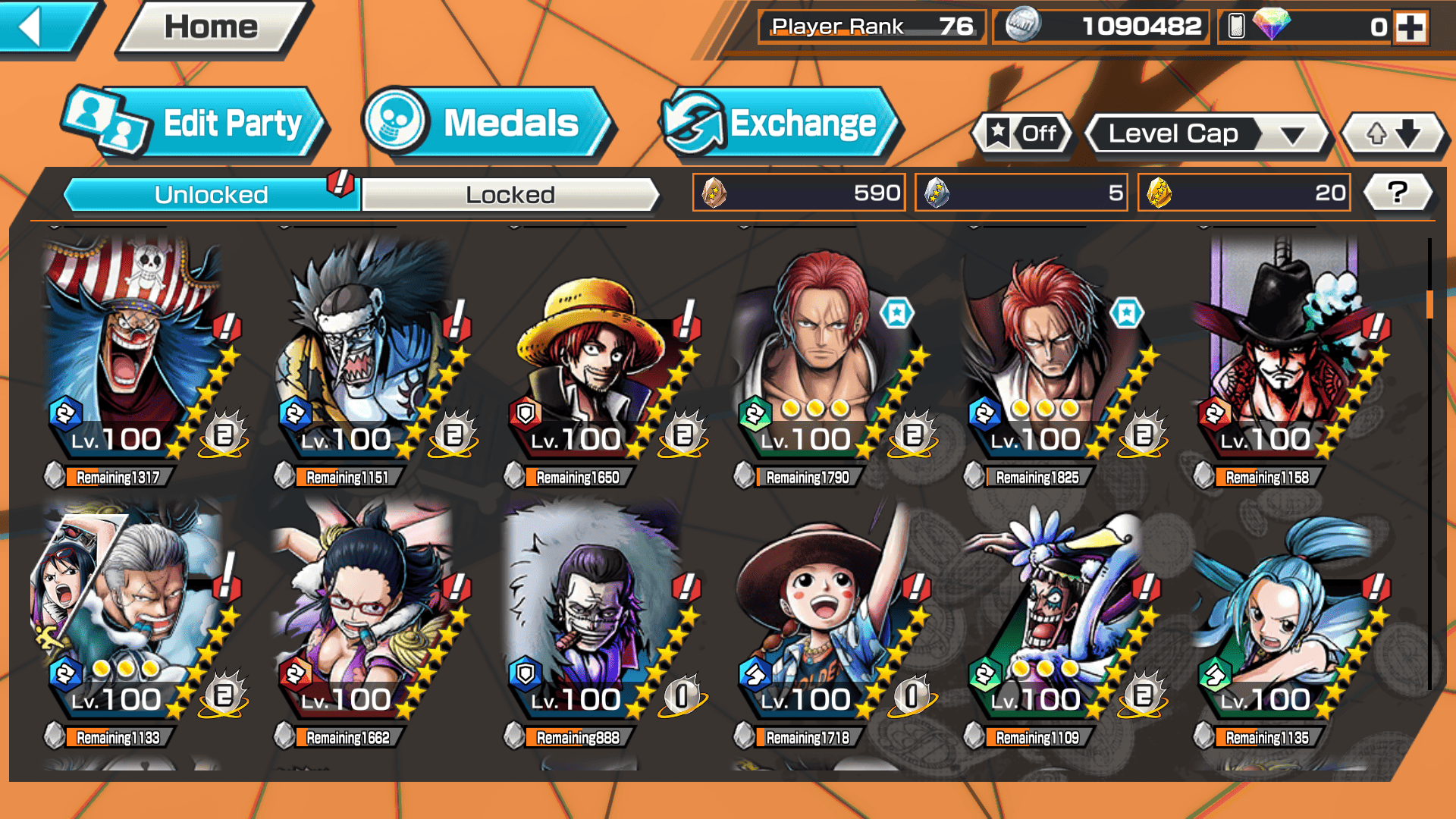1456x819 pixels.
Task: Open the question mark help button
Action: click(1397, 193)
